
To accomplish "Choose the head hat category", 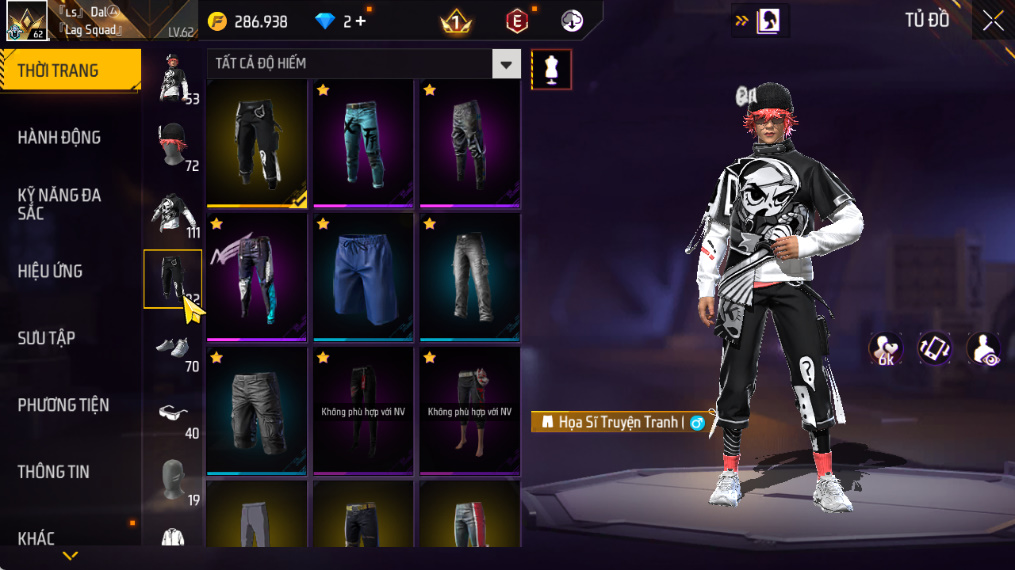I will coord(173,145).
